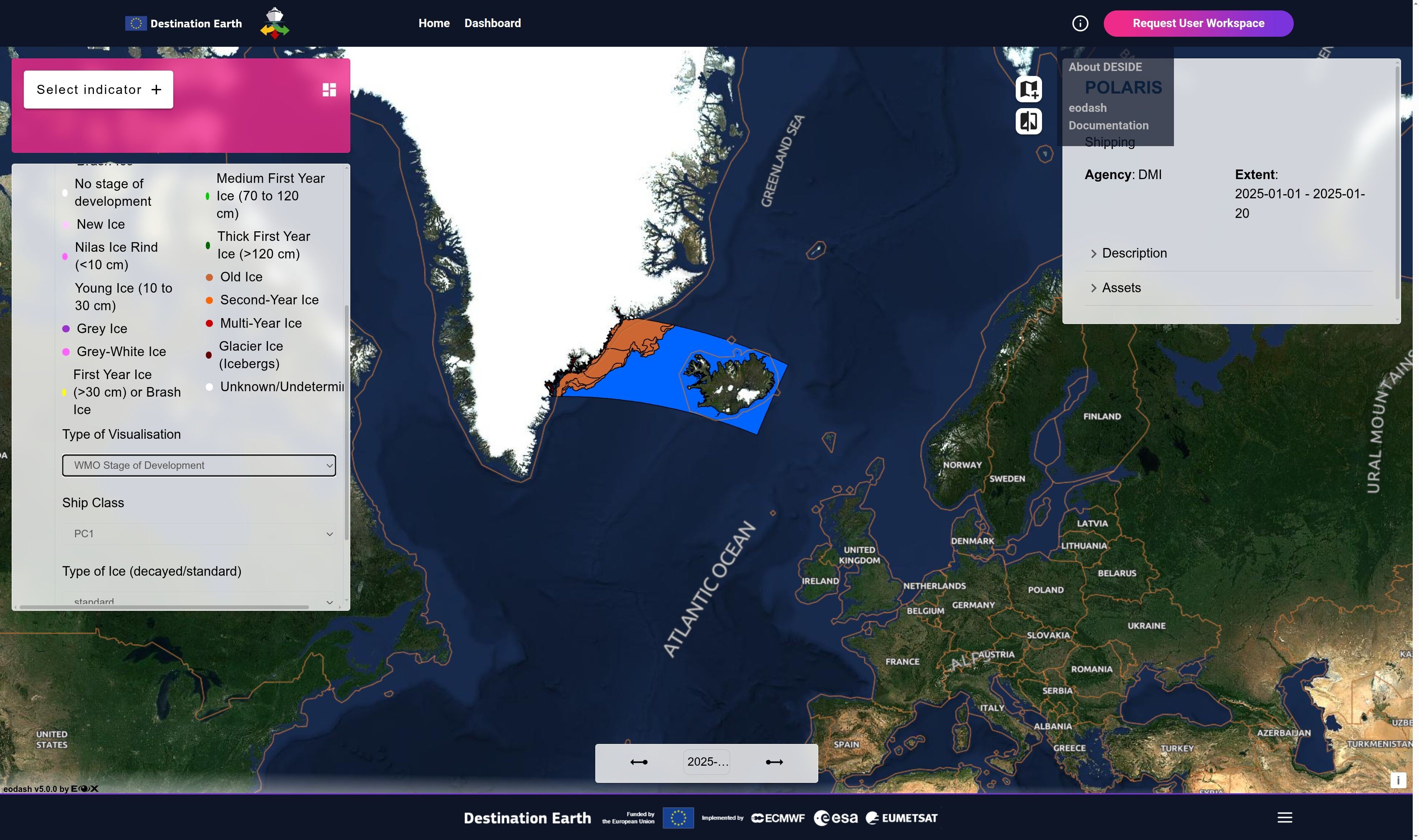Viewport: 1419px width, 840px height.
Task: Open the info circle icon in header
Action: [1080, 23]
